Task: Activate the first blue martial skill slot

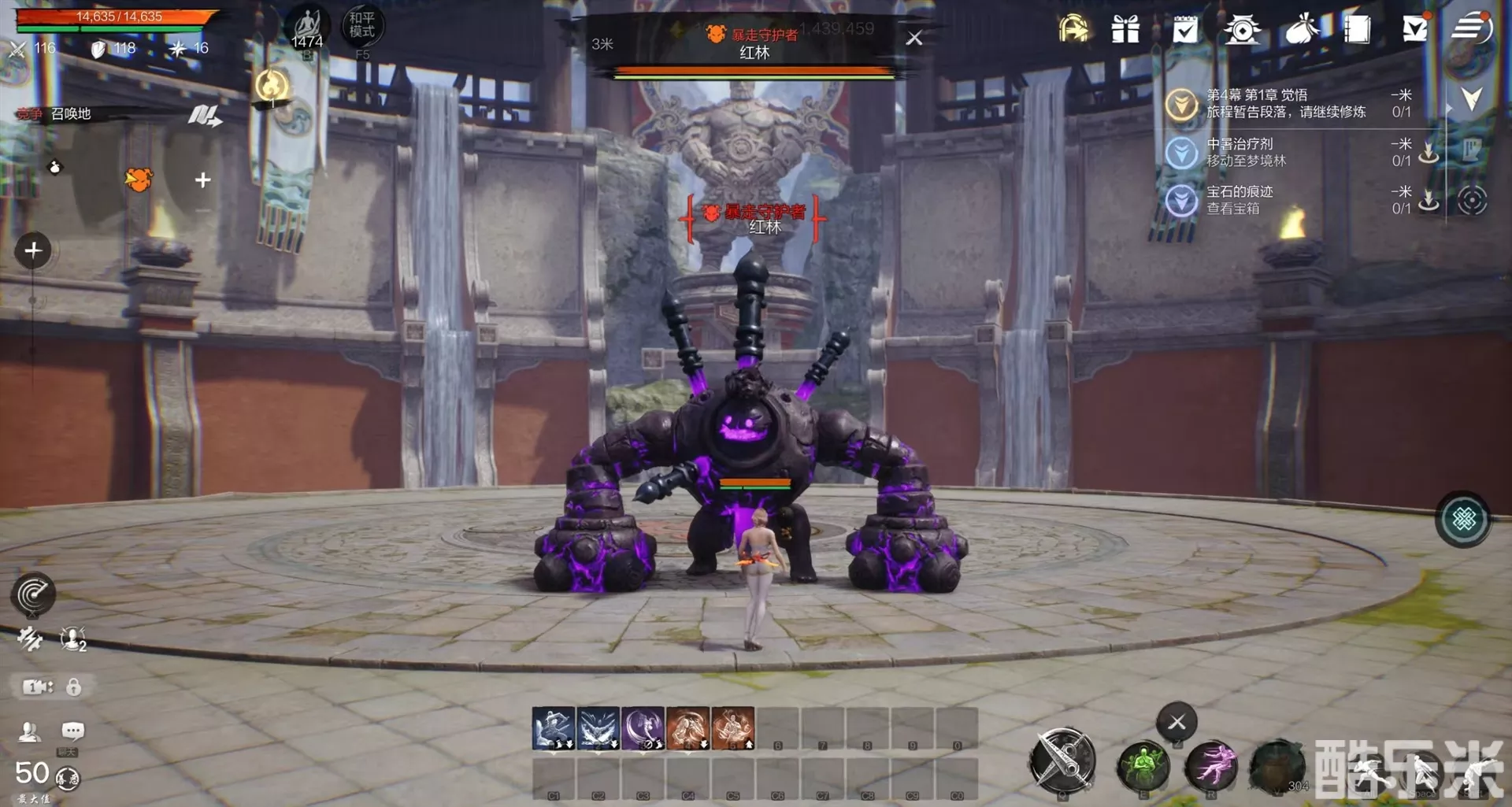Action: (554, 727)
